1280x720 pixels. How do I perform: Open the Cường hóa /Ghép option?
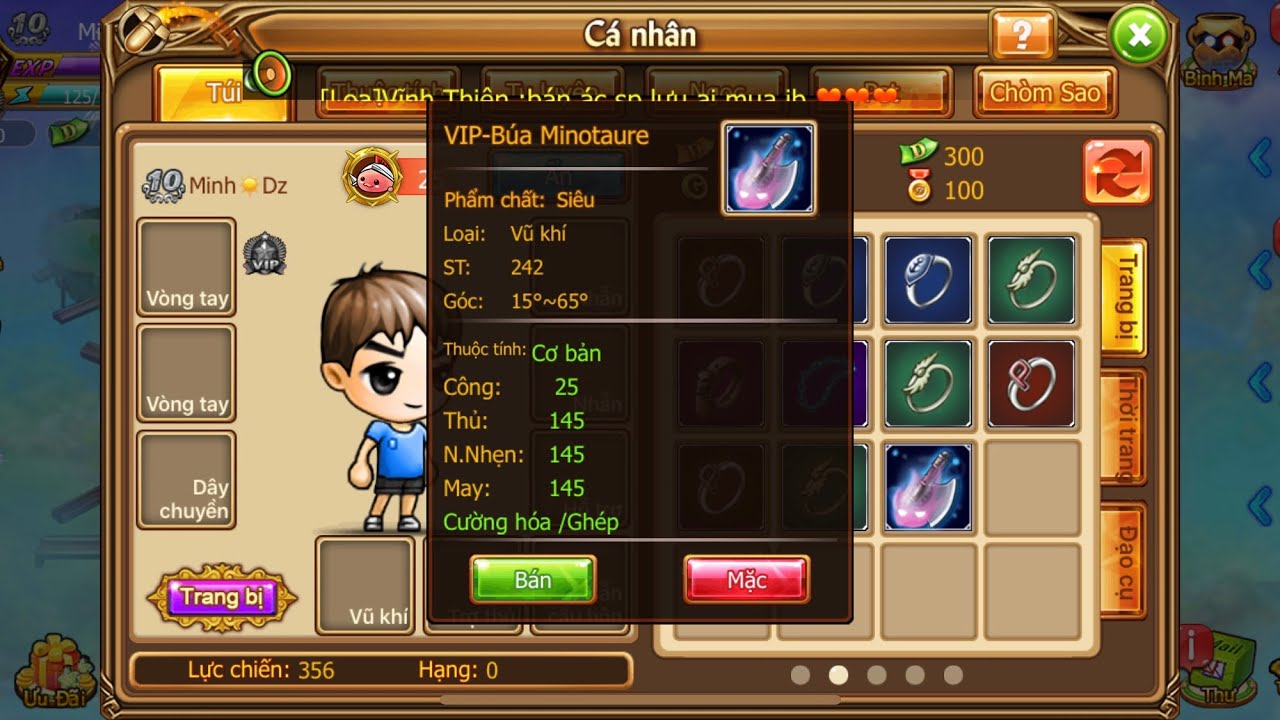click(x=531, y=522)
